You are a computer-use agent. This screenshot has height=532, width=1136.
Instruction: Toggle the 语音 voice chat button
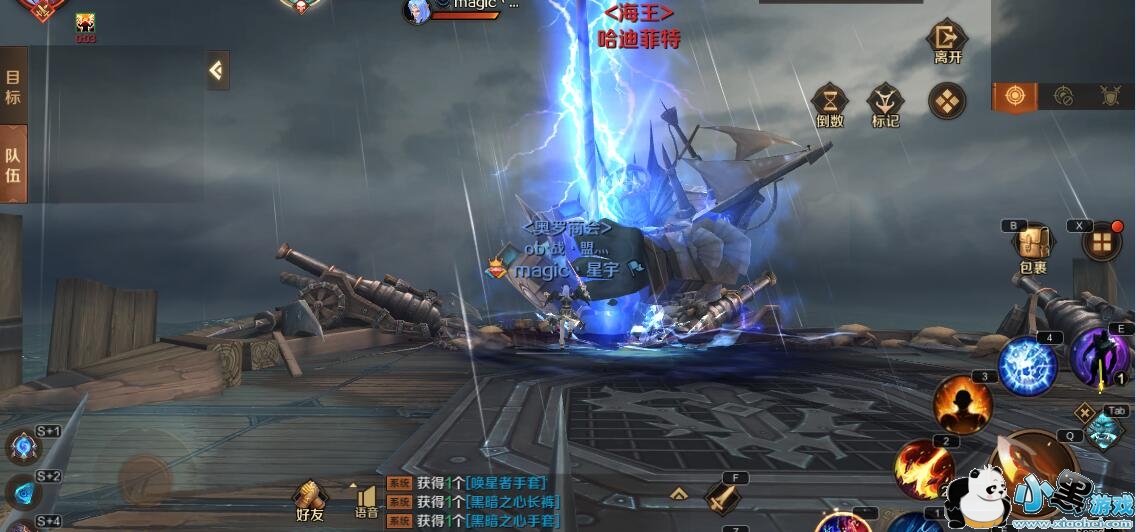pos(366,500)
